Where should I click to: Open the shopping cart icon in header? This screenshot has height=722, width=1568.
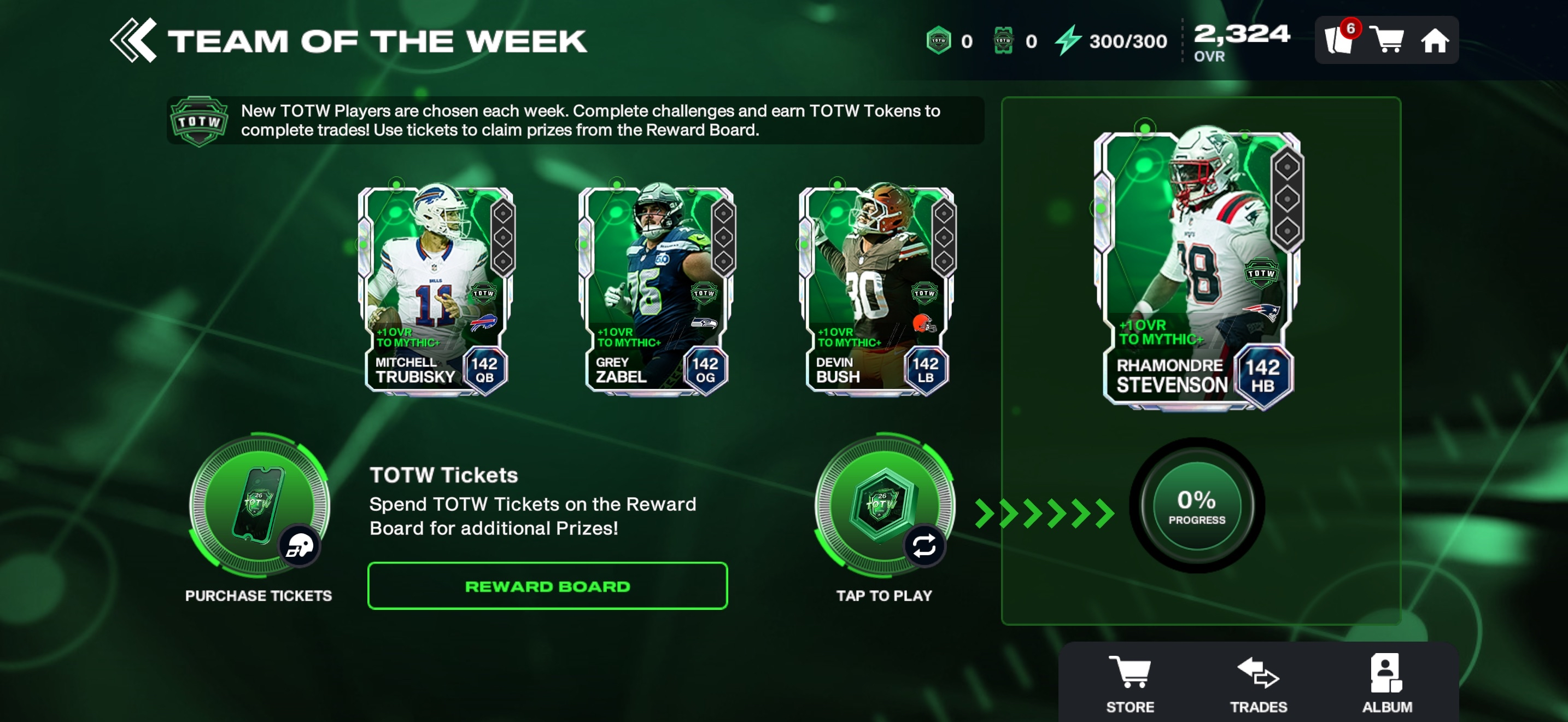(x=1386, y=41)
